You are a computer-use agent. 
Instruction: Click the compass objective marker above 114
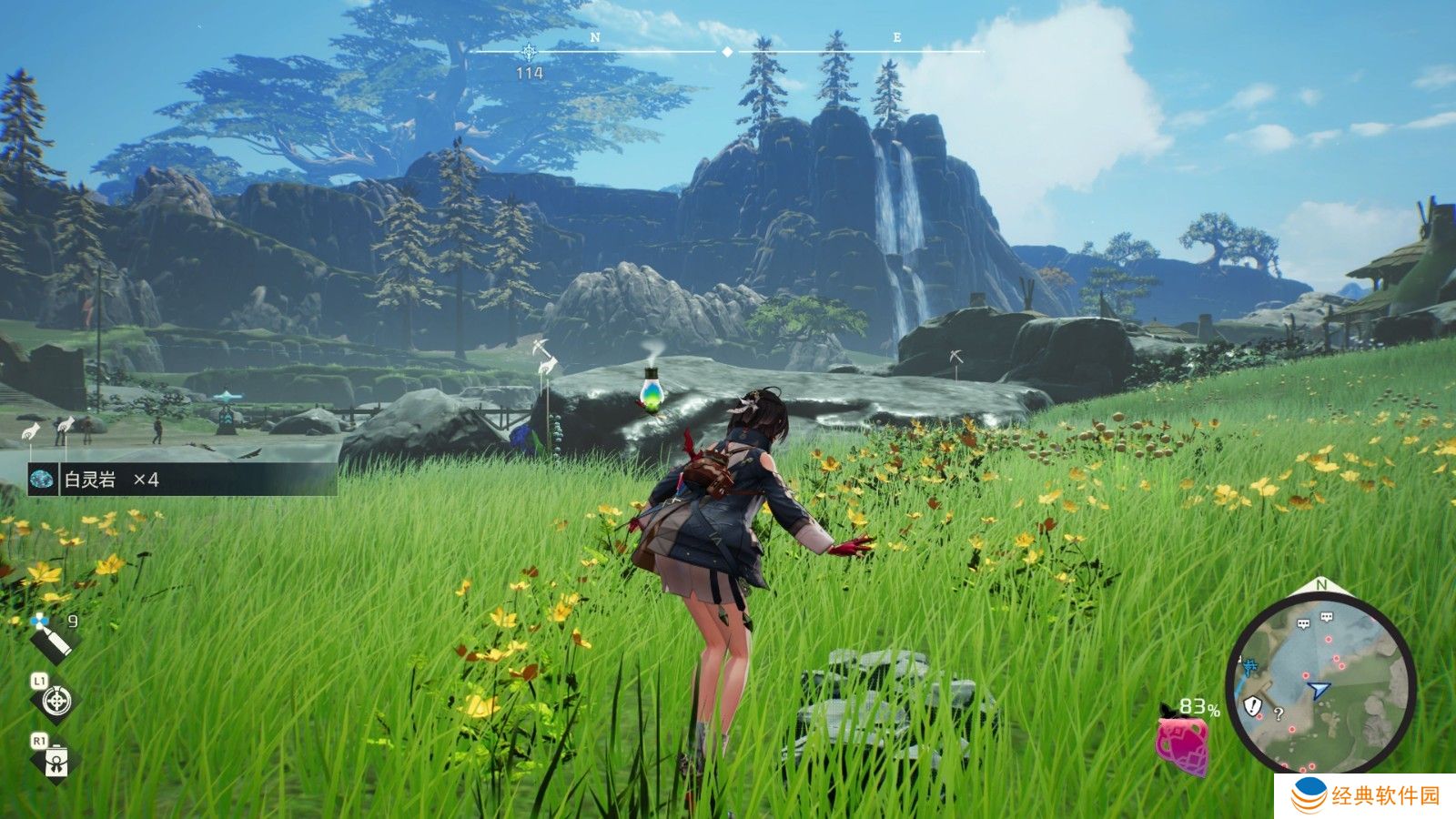pyautogui.click(x=529, y=51)
